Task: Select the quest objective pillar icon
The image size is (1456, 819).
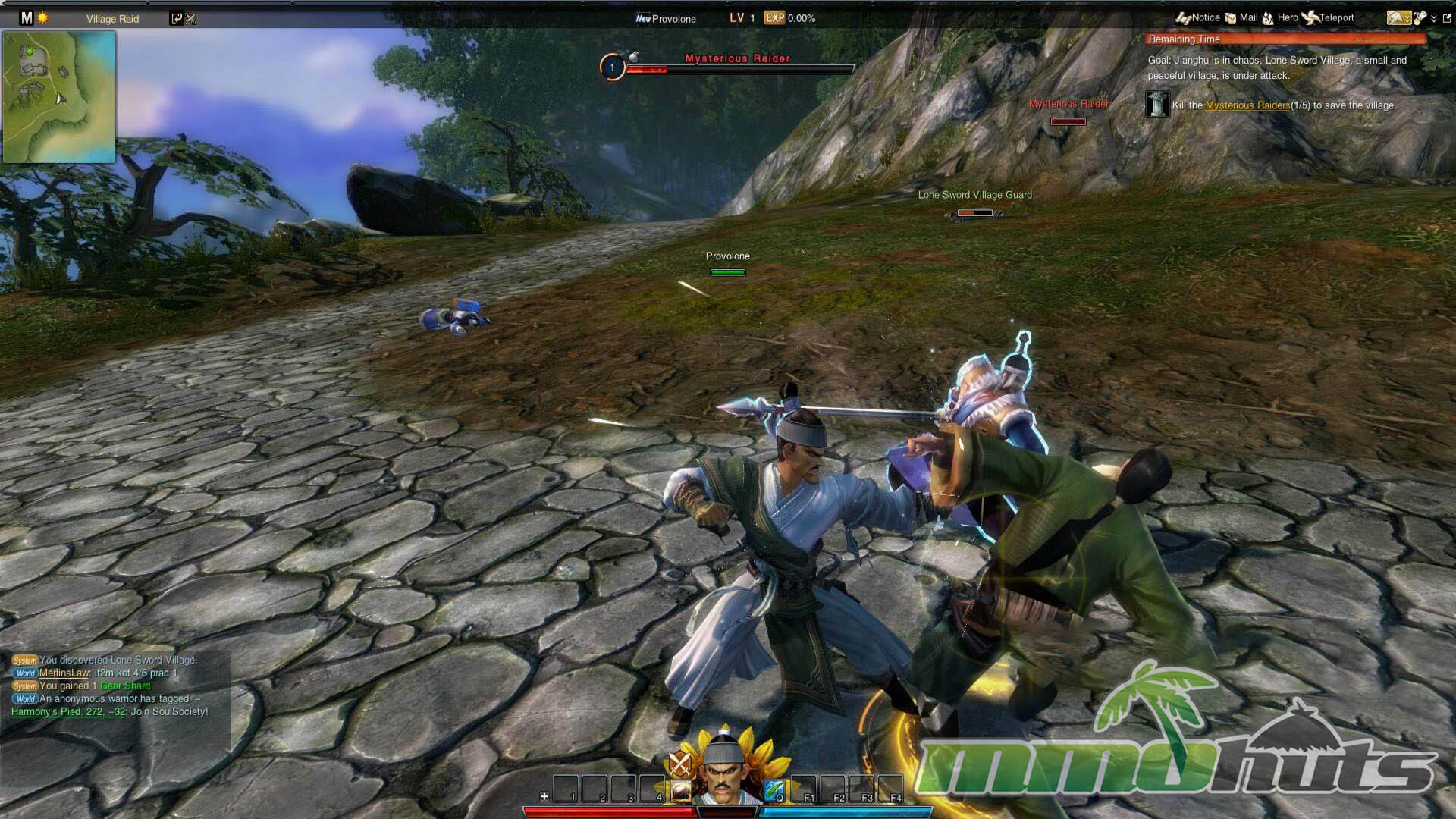Action: (1157, 104)
